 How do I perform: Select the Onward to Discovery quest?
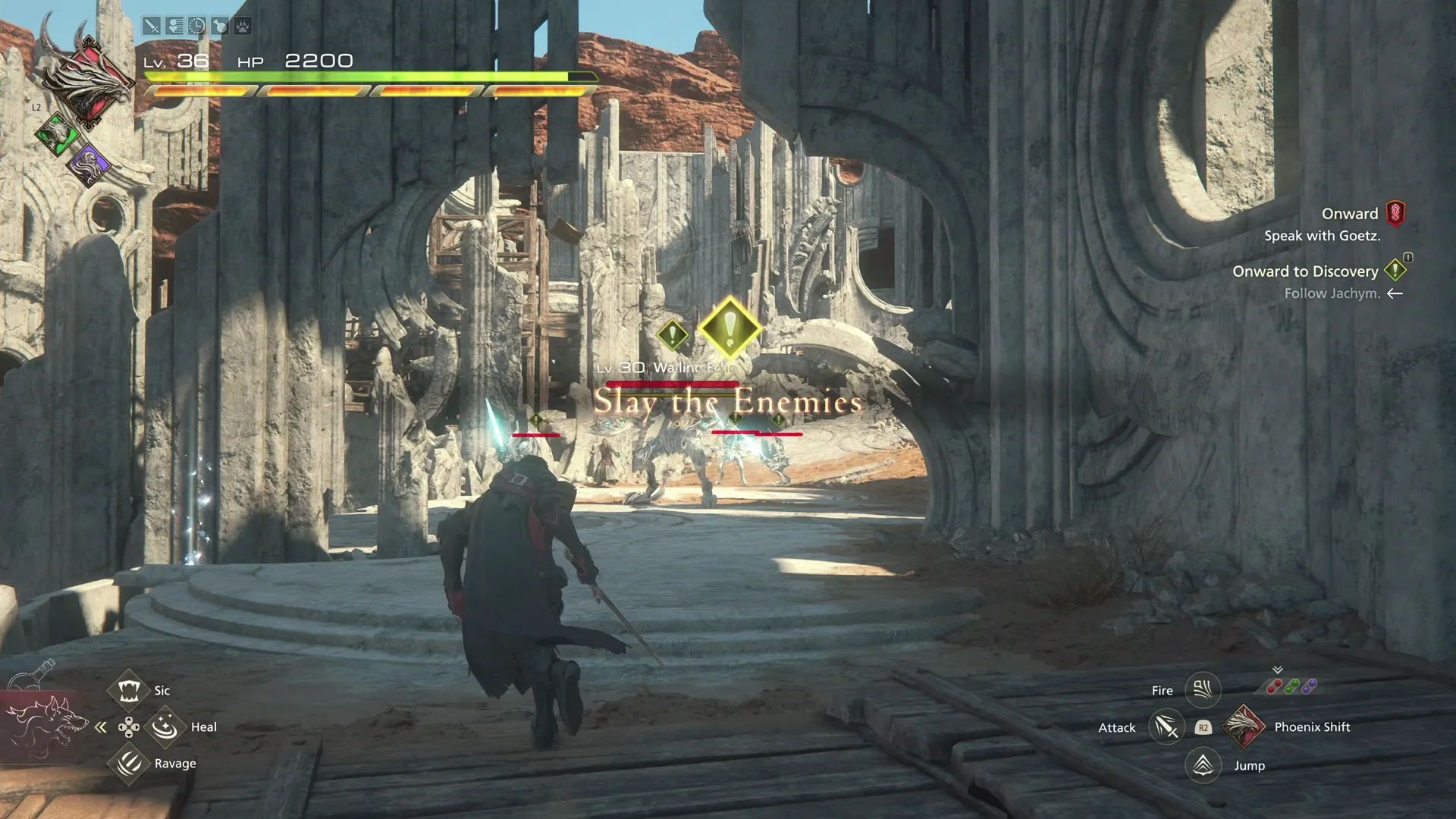1305,271
